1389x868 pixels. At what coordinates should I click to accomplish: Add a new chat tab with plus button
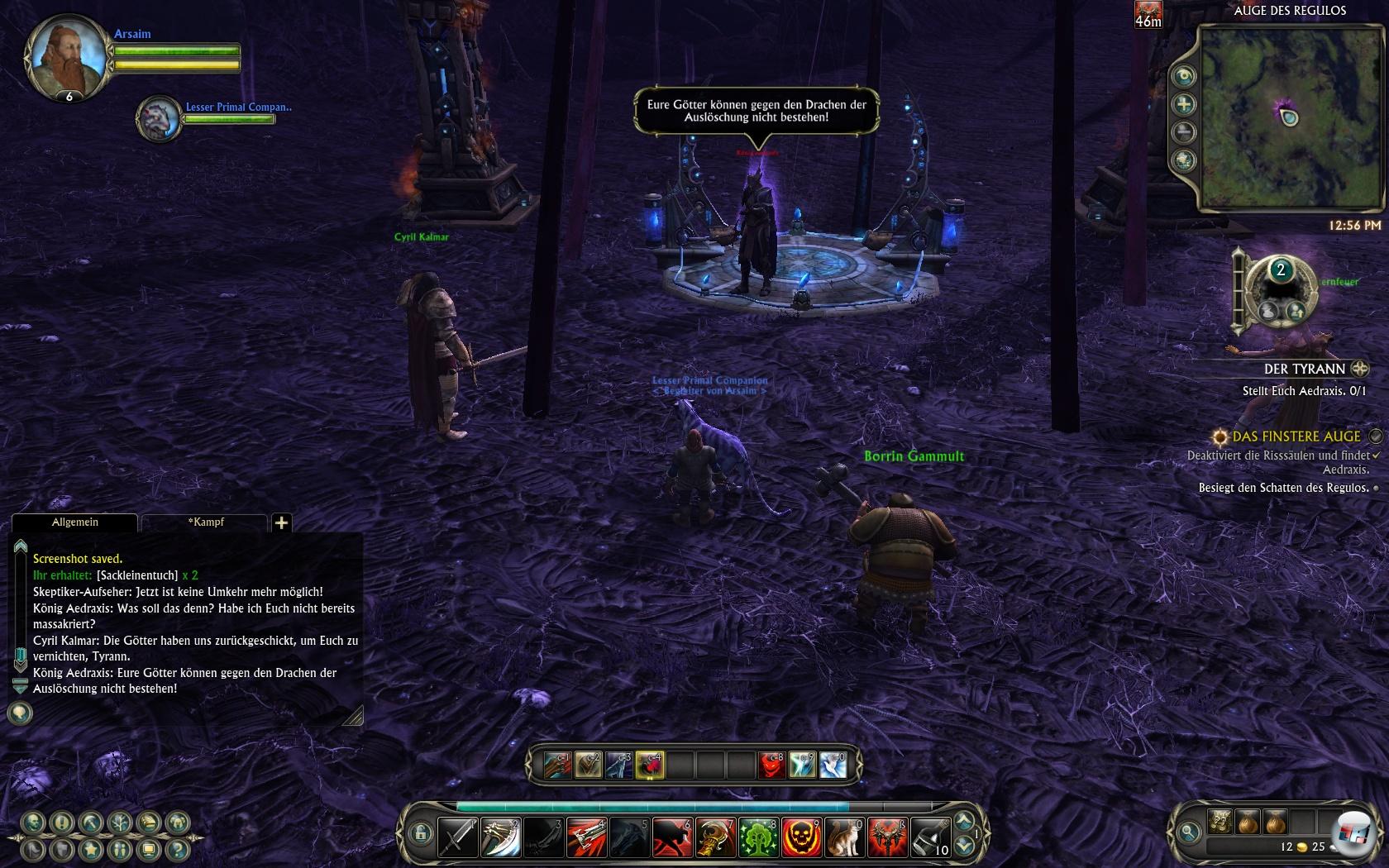tap(281, 522)
